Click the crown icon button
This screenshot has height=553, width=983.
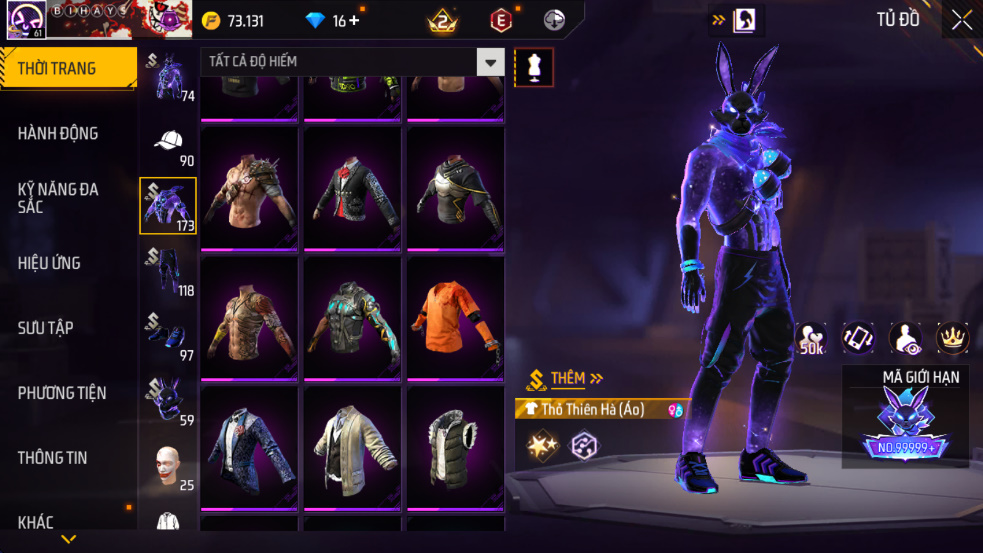[952, 338]
